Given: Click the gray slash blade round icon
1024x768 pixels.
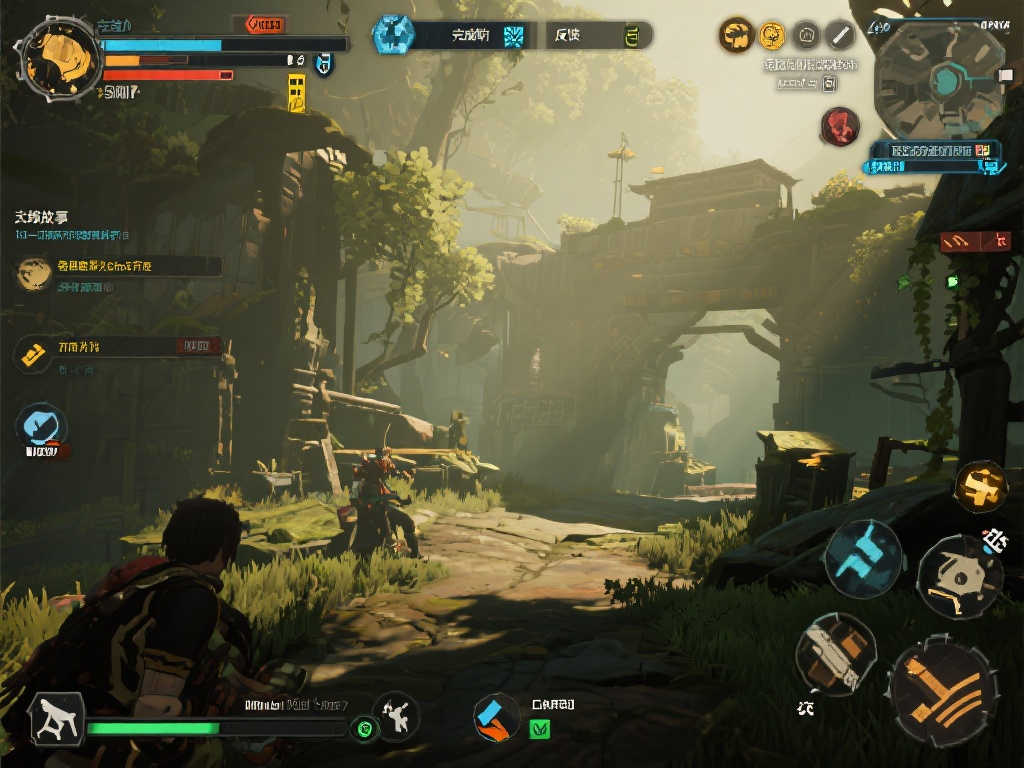Looking at the screenshot, I should (840, 36).
